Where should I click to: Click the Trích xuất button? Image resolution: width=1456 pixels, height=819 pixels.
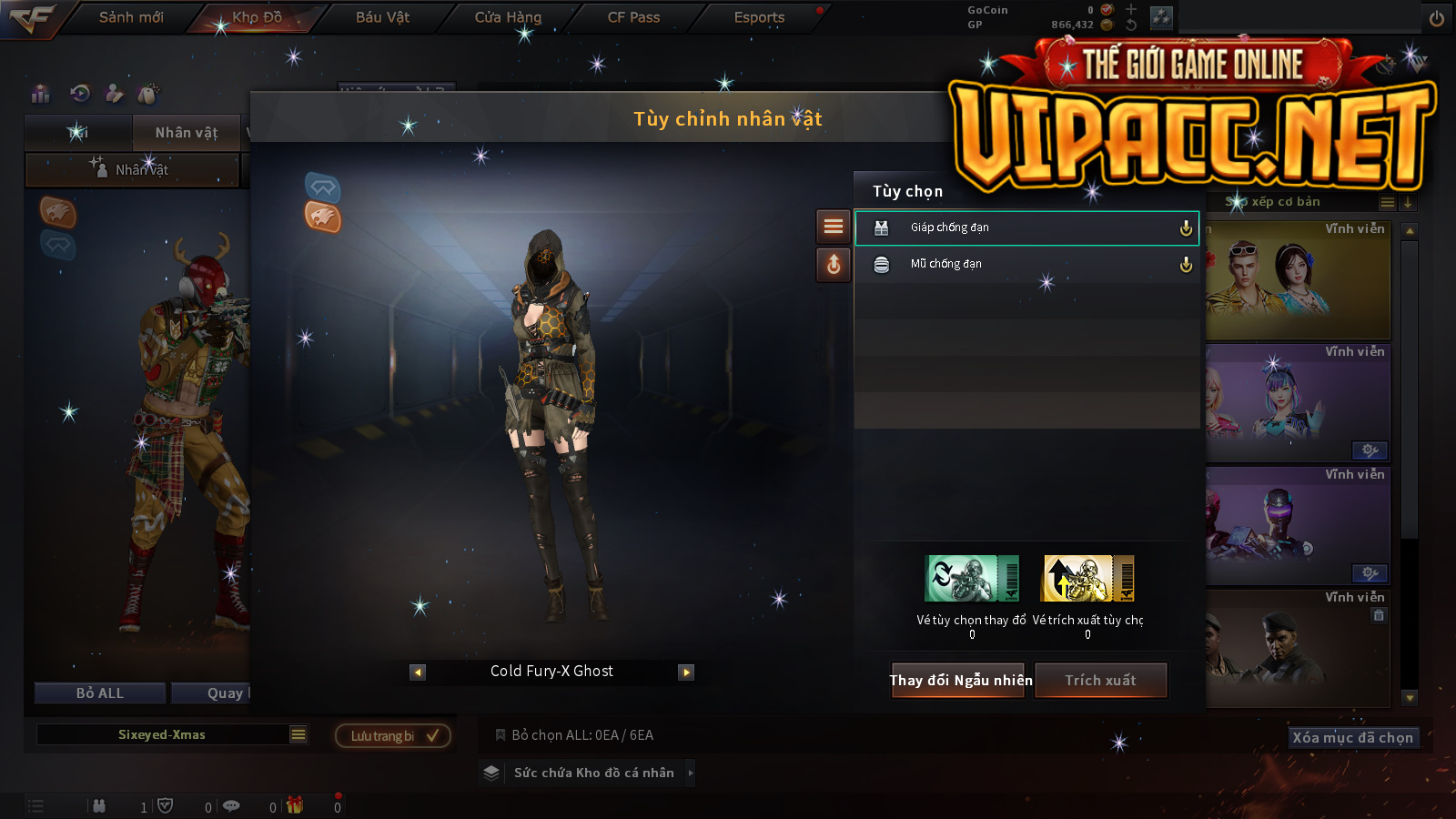(x=1101, y=680)
